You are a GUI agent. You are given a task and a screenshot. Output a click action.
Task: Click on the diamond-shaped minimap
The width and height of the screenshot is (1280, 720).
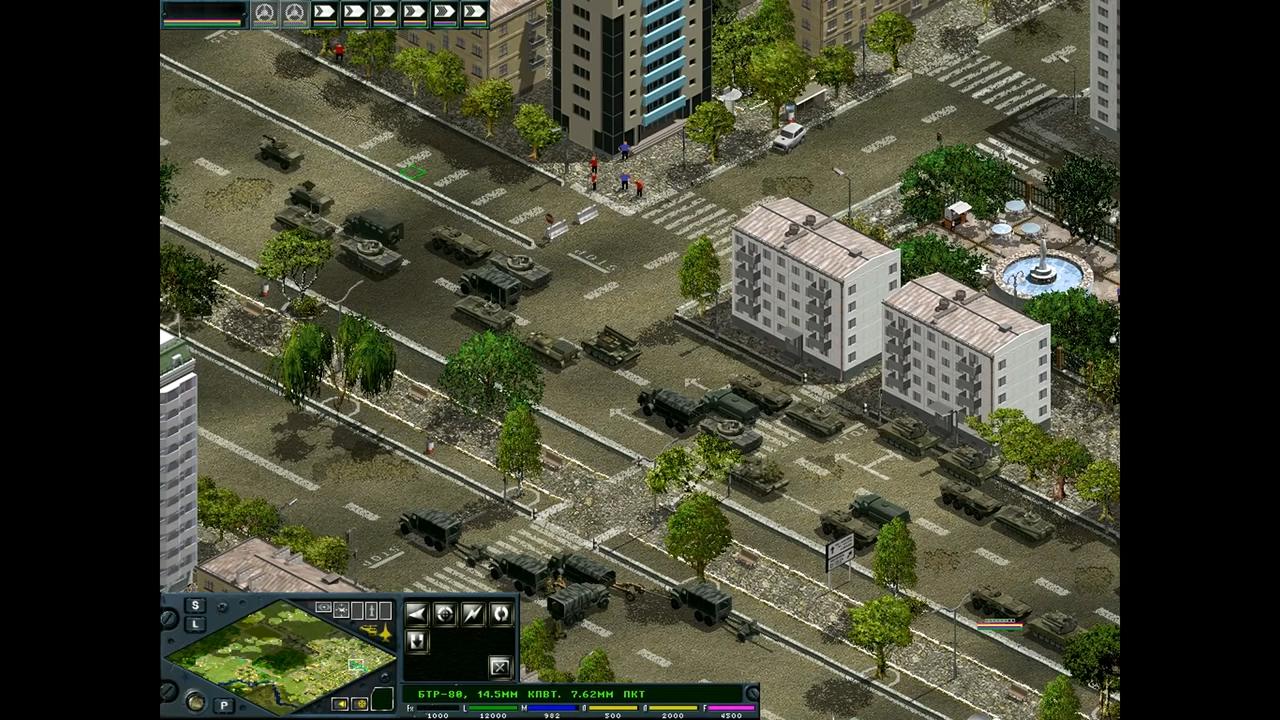pyautogui.click(x=280, y=655)
